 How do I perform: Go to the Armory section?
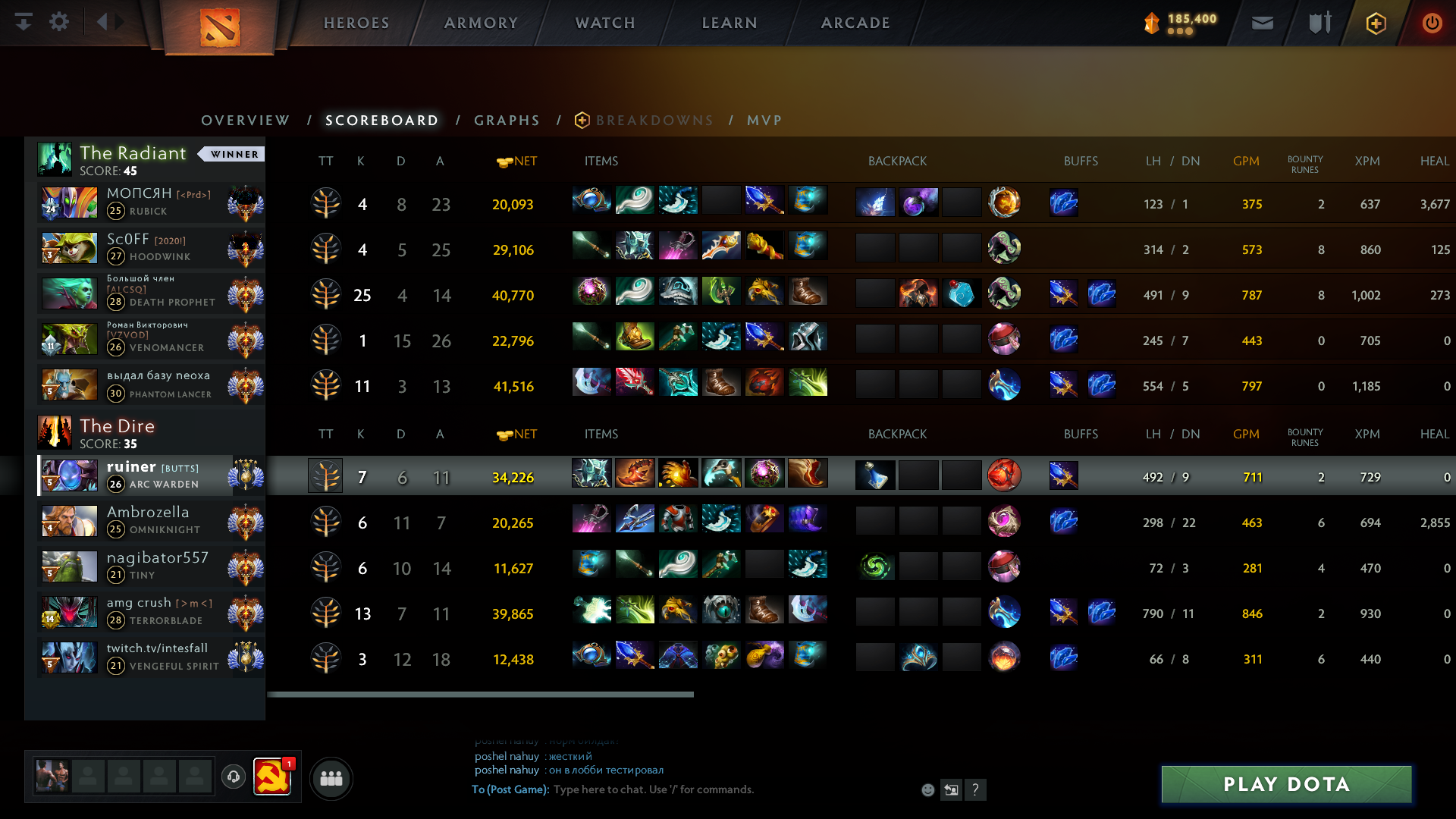(x=481, y=23)
